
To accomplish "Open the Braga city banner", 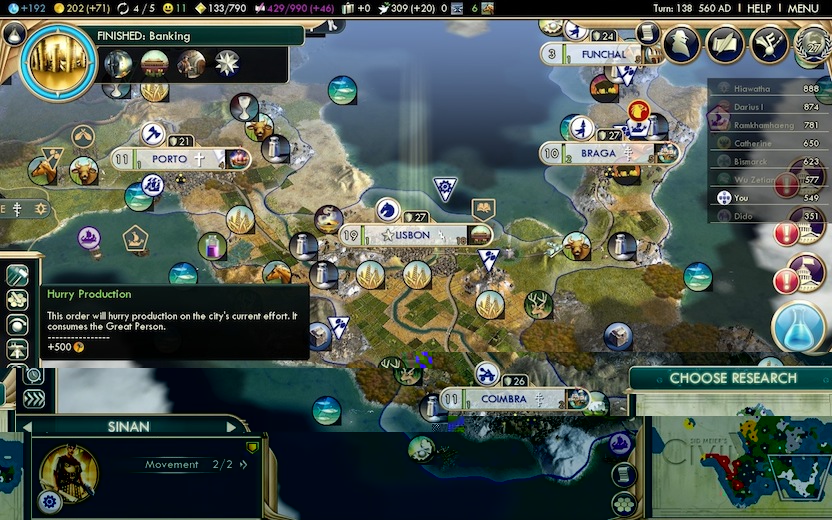I will coord(597,154).
